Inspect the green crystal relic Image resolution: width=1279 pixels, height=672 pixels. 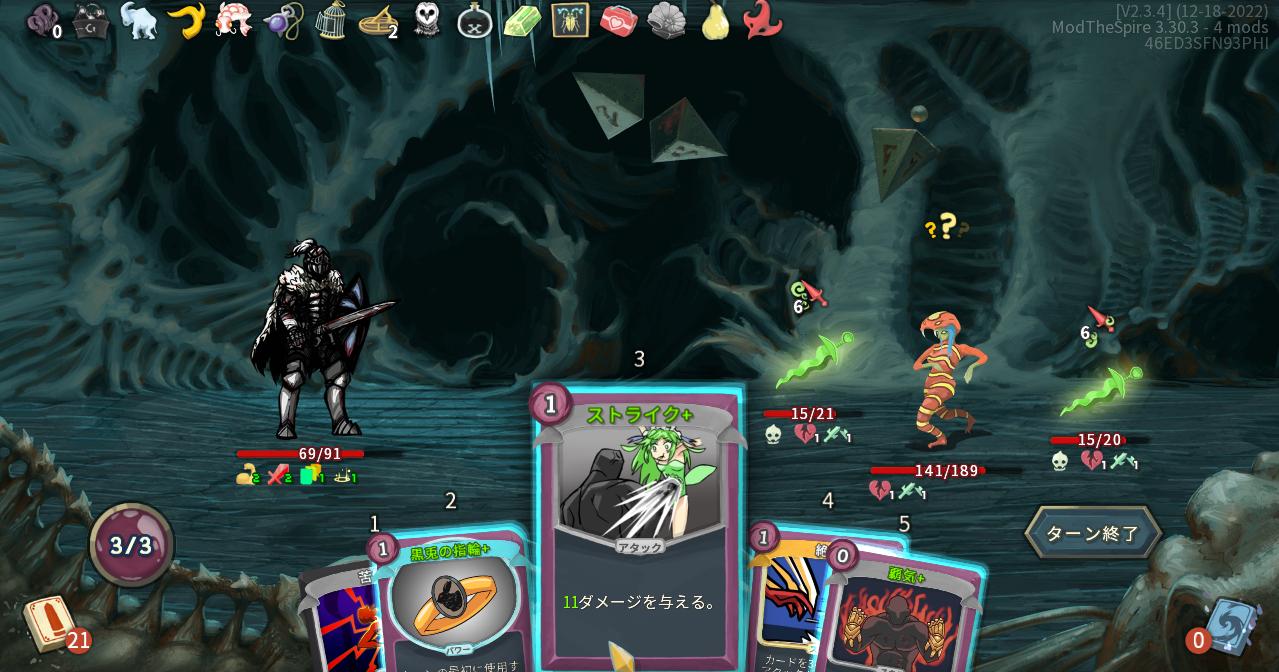point(522,20)
